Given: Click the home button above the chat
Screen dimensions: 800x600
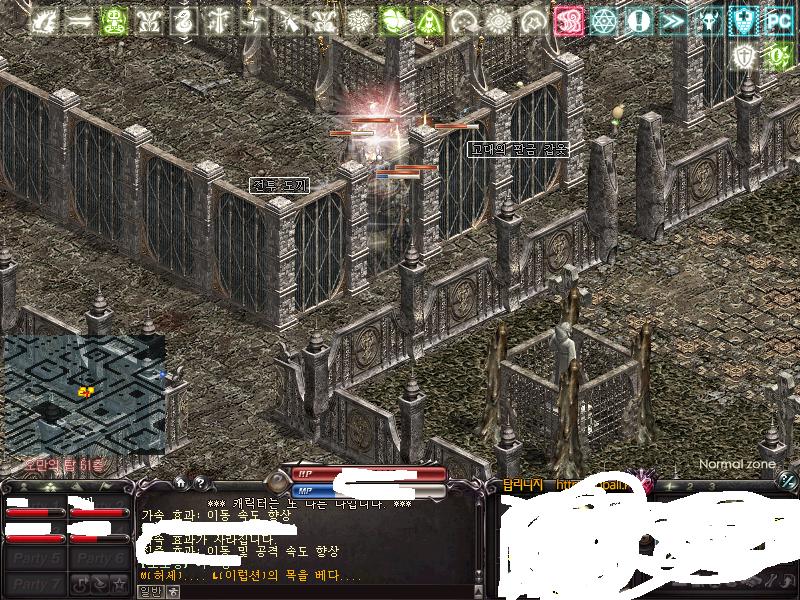Looking at the screenshot, I should [180, 482].
